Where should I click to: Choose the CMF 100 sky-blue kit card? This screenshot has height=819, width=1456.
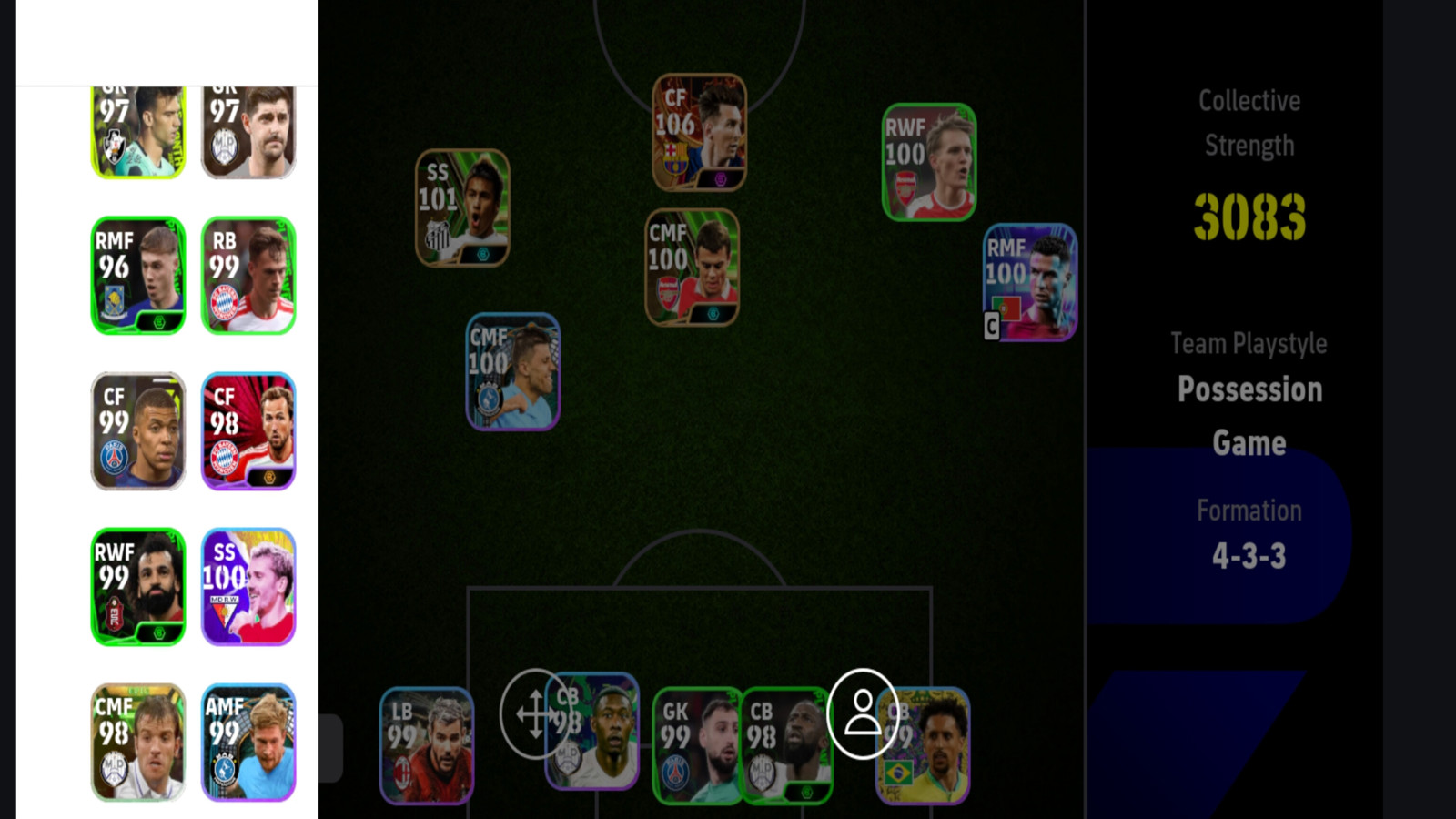click(x=512, y=372)
